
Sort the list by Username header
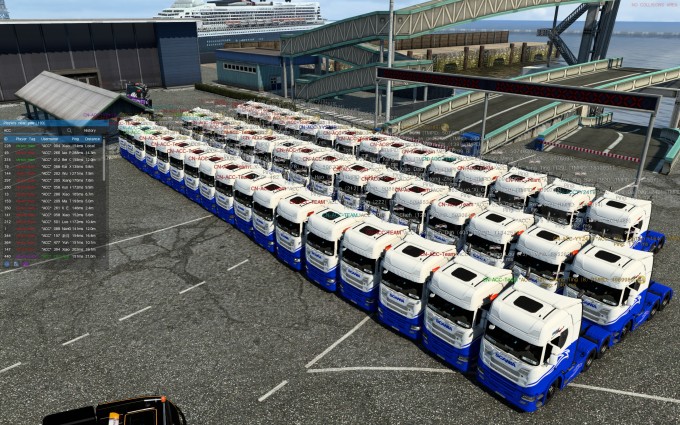pyautogui.click(x=49, y=138)
